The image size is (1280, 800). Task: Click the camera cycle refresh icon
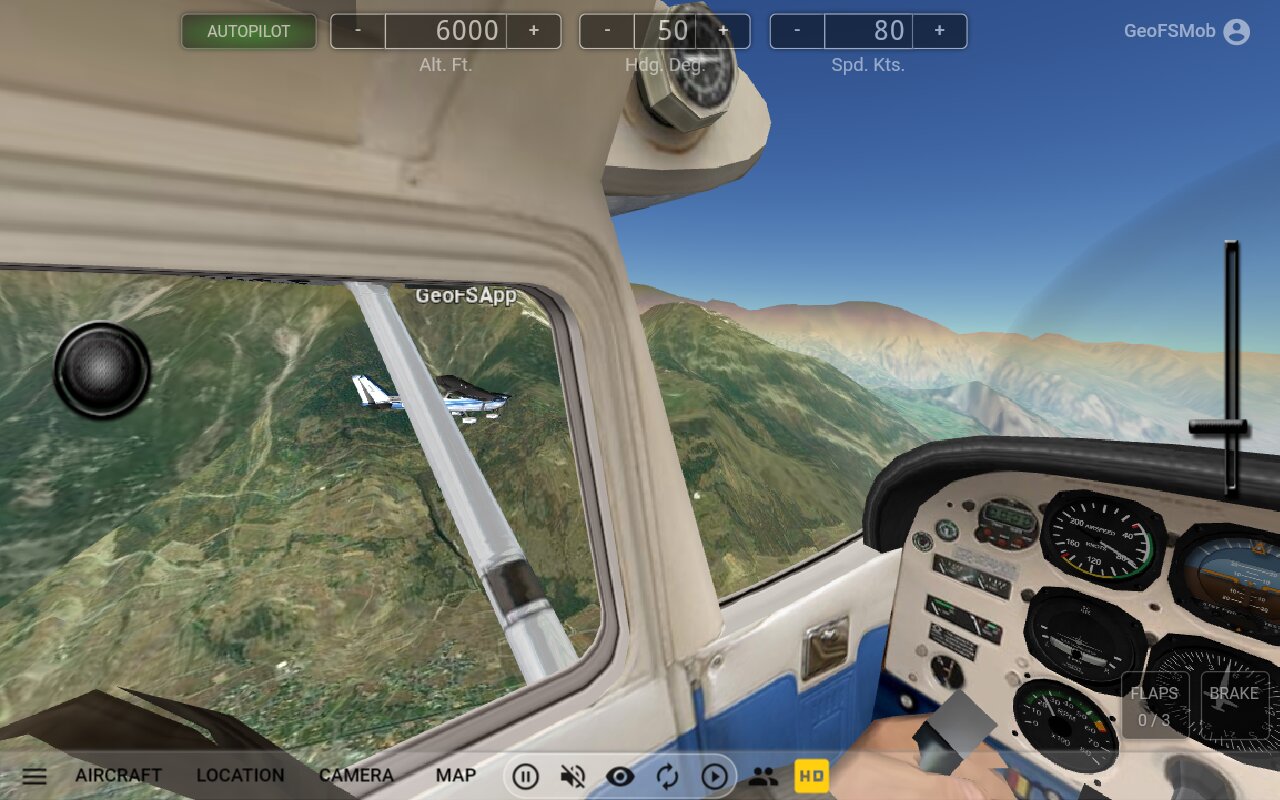point(669,775)
